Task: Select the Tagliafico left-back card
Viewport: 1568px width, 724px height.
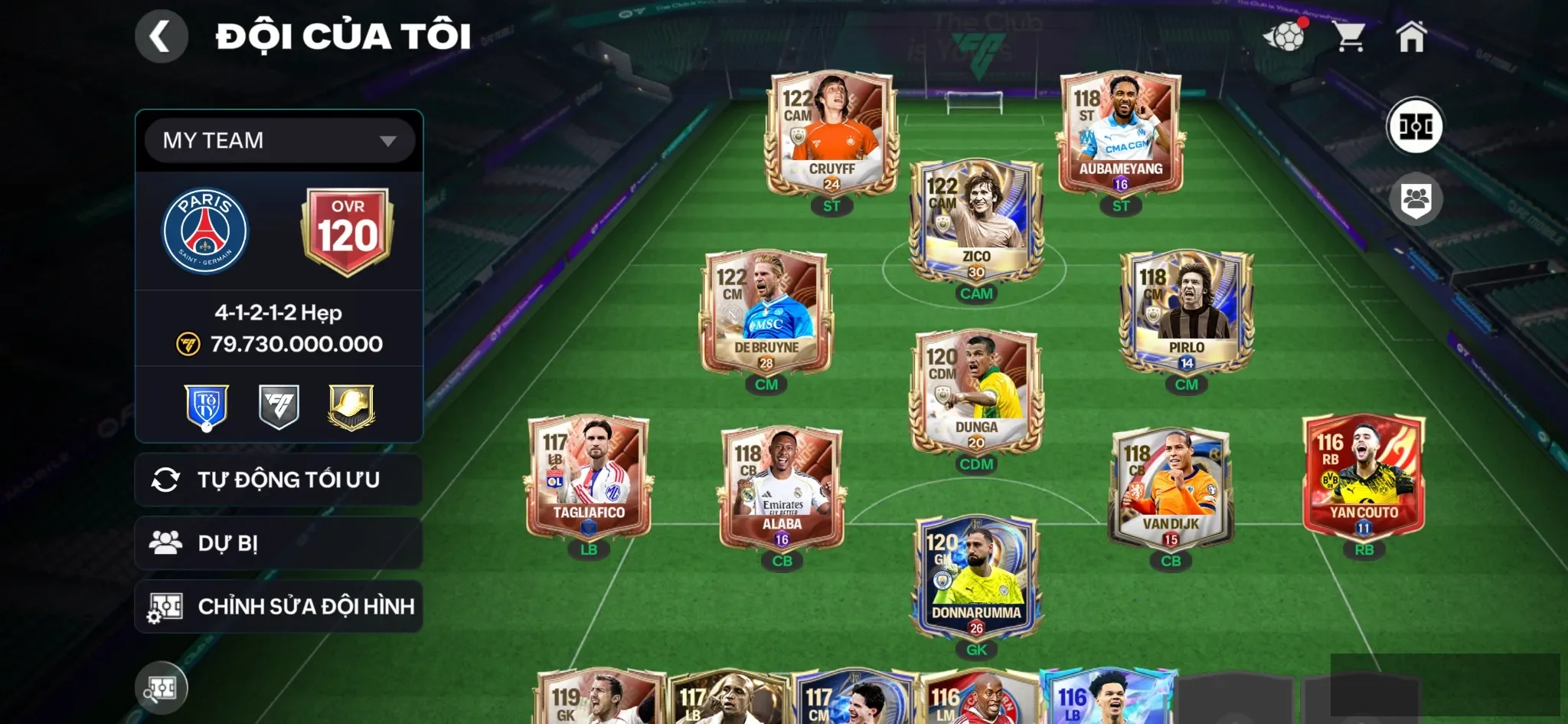Action: coord(589,478)
